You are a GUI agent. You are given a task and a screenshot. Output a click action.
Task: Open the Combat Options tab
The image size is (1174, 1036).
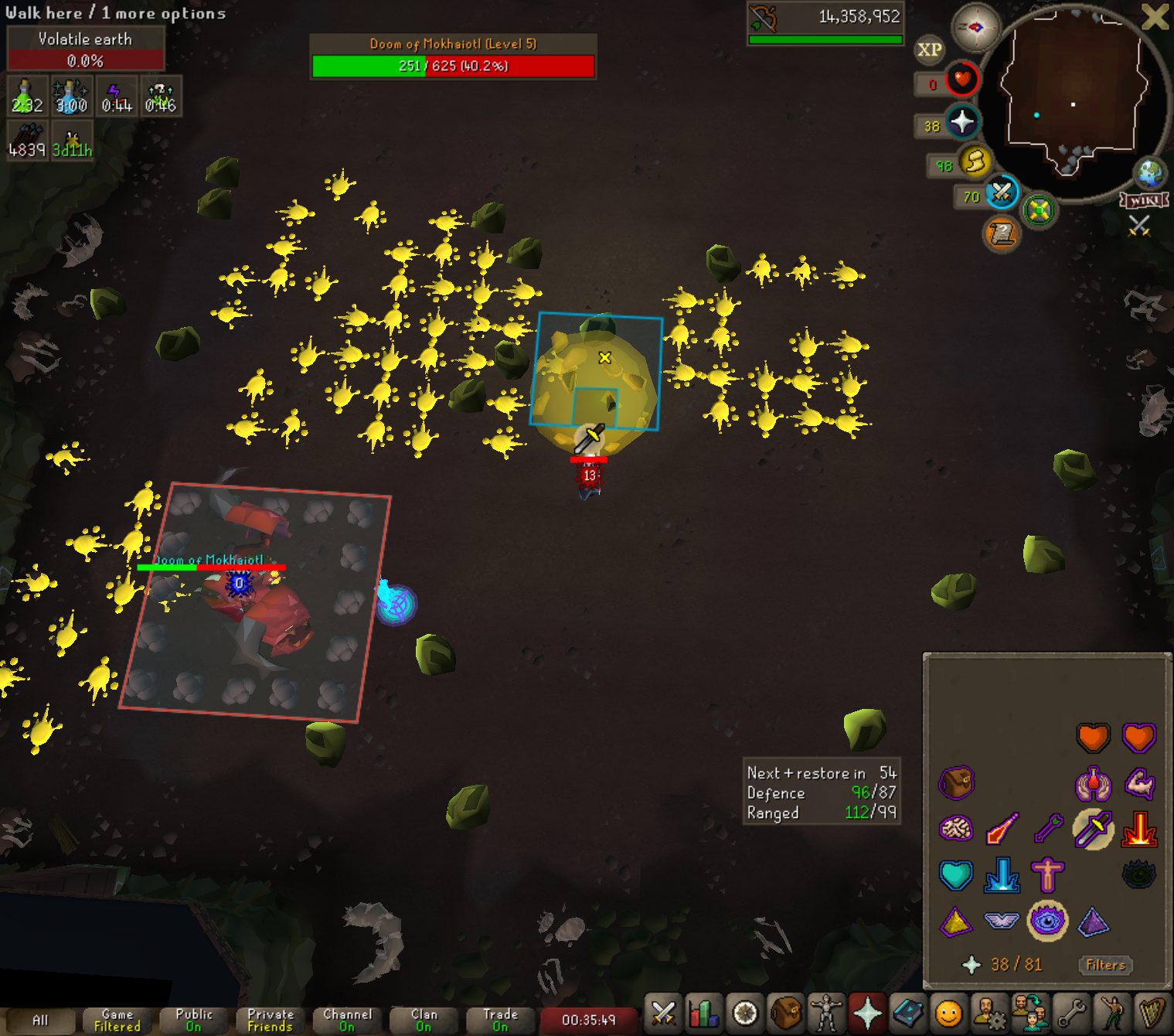click(x=663, y=1013)
